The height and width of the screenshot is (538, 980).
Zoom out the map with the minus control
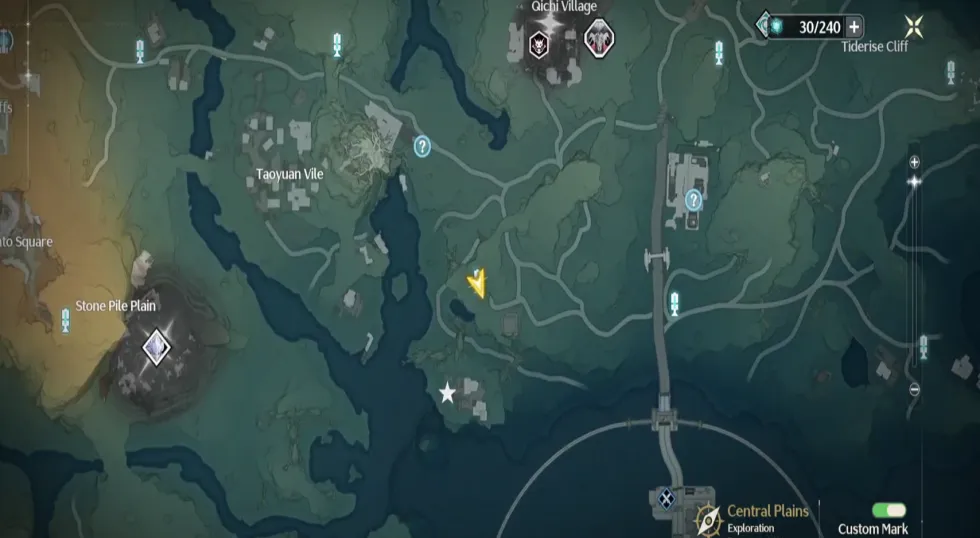pos(914,390)
